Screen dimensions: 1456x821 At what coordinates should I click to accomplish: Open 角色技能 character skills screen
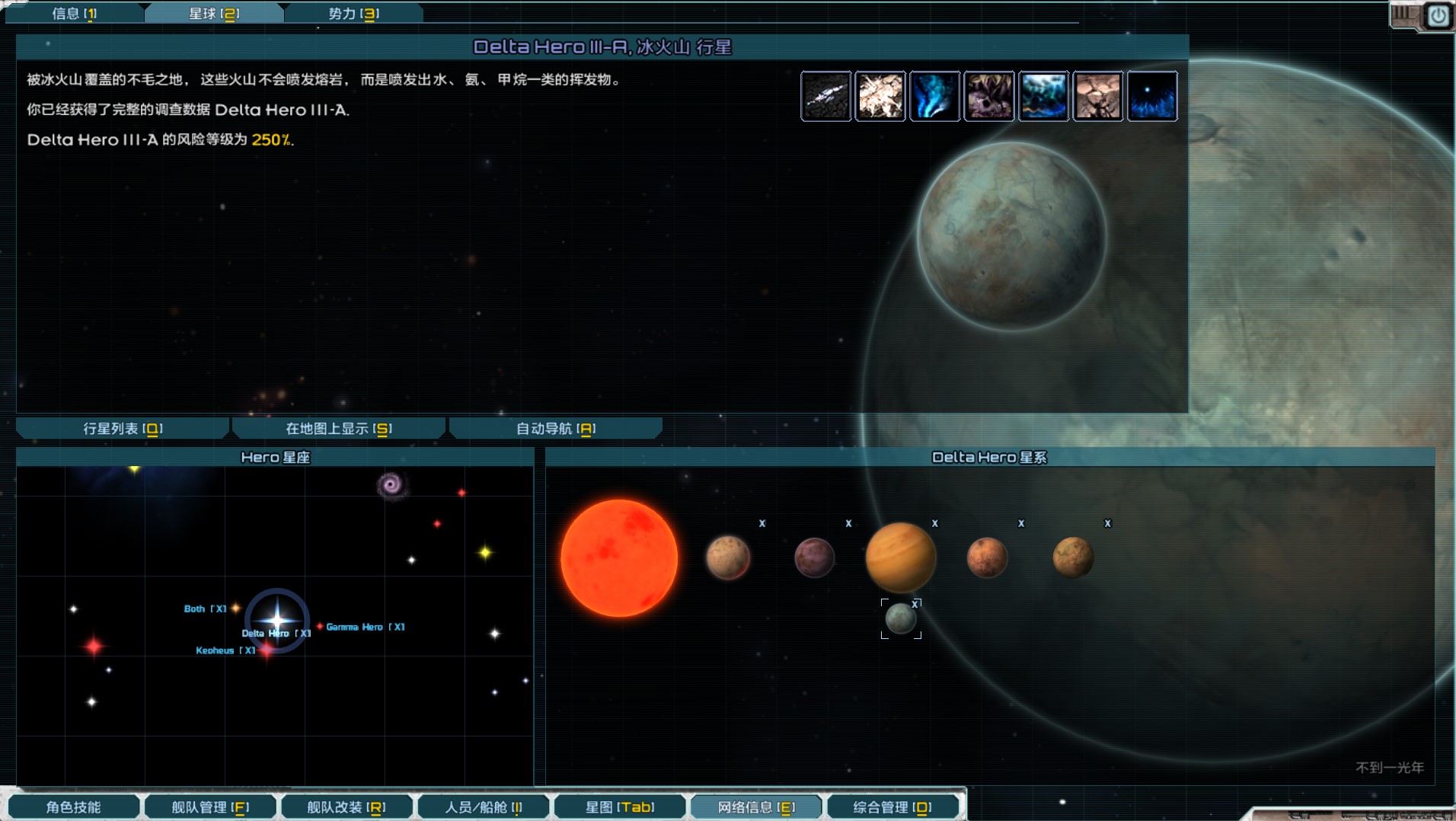click(x=74, y=807)
